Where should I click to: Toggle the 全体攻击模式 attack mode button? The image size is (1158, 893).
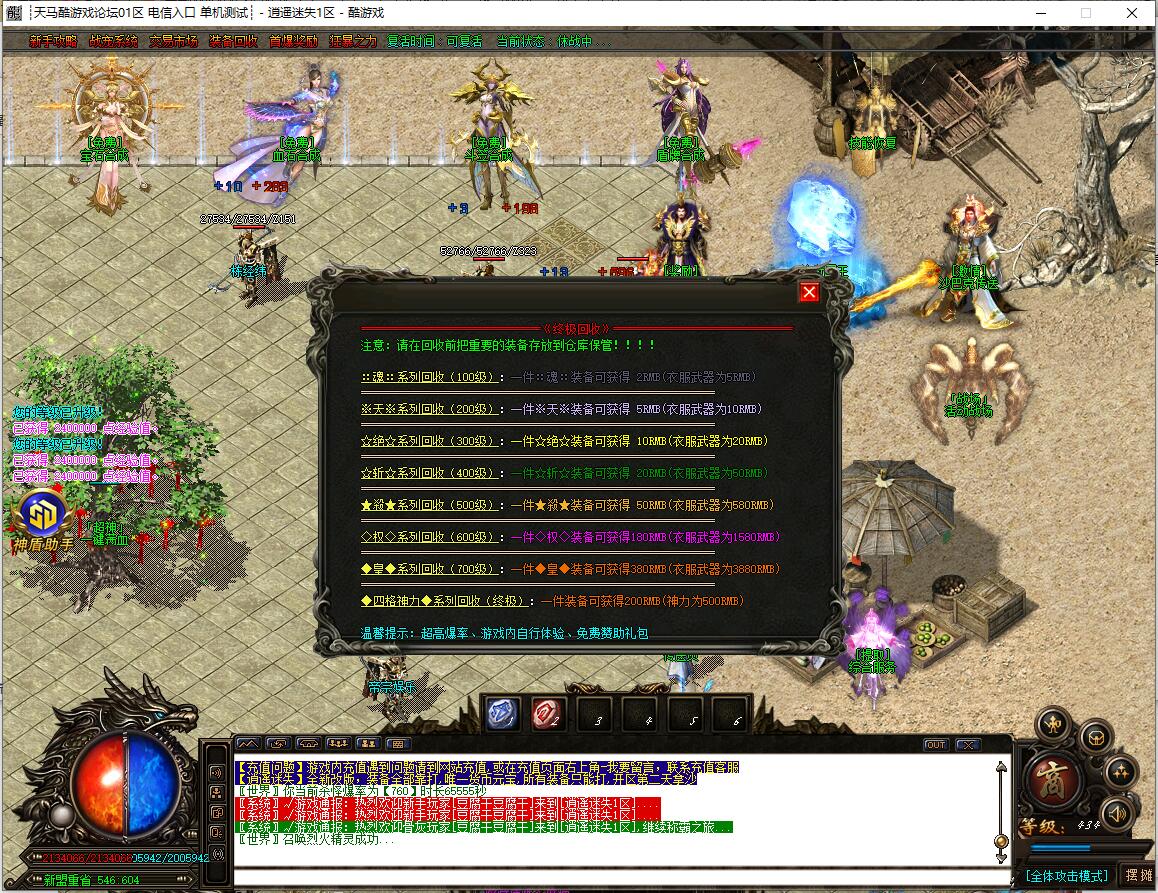click(1067, 875)
